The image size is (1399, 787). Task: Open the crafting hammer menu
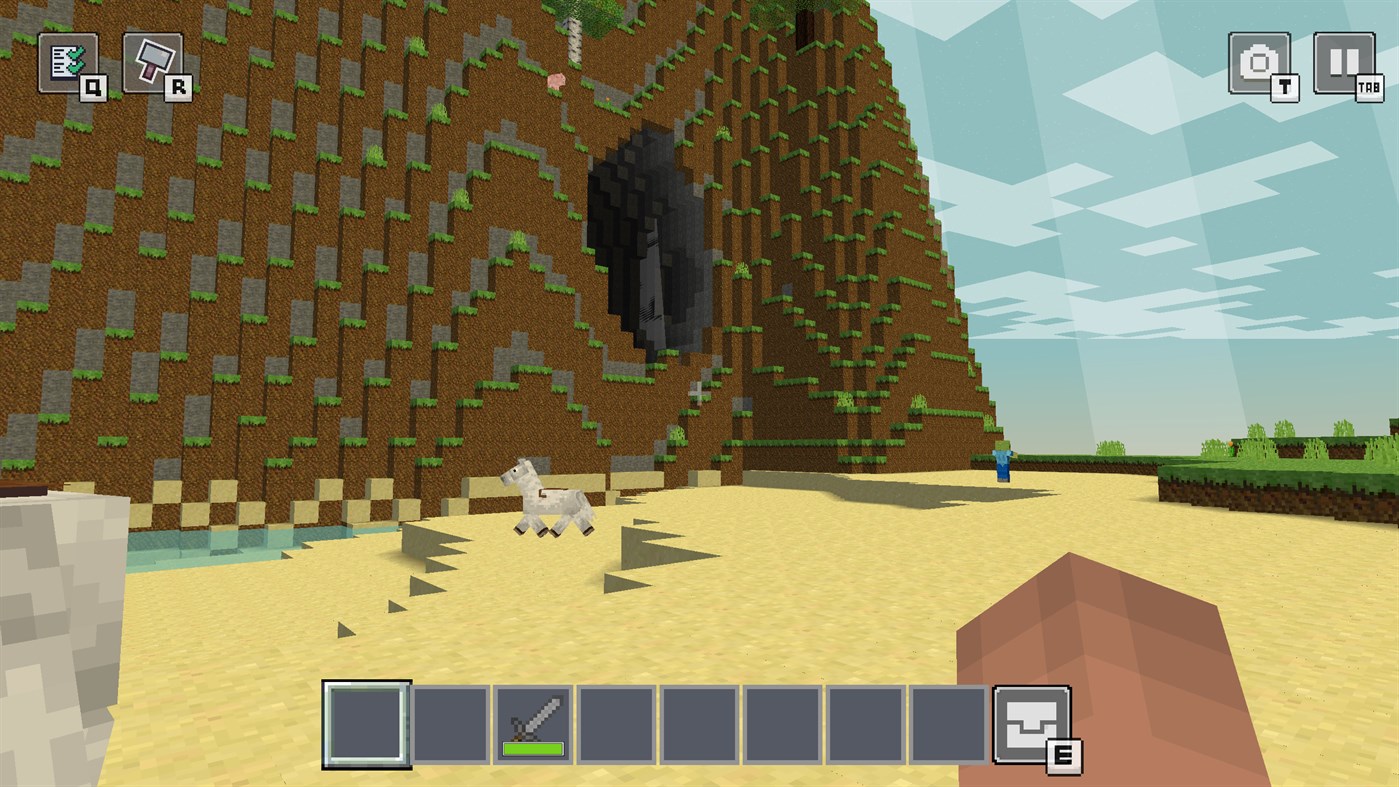point(150,60)
